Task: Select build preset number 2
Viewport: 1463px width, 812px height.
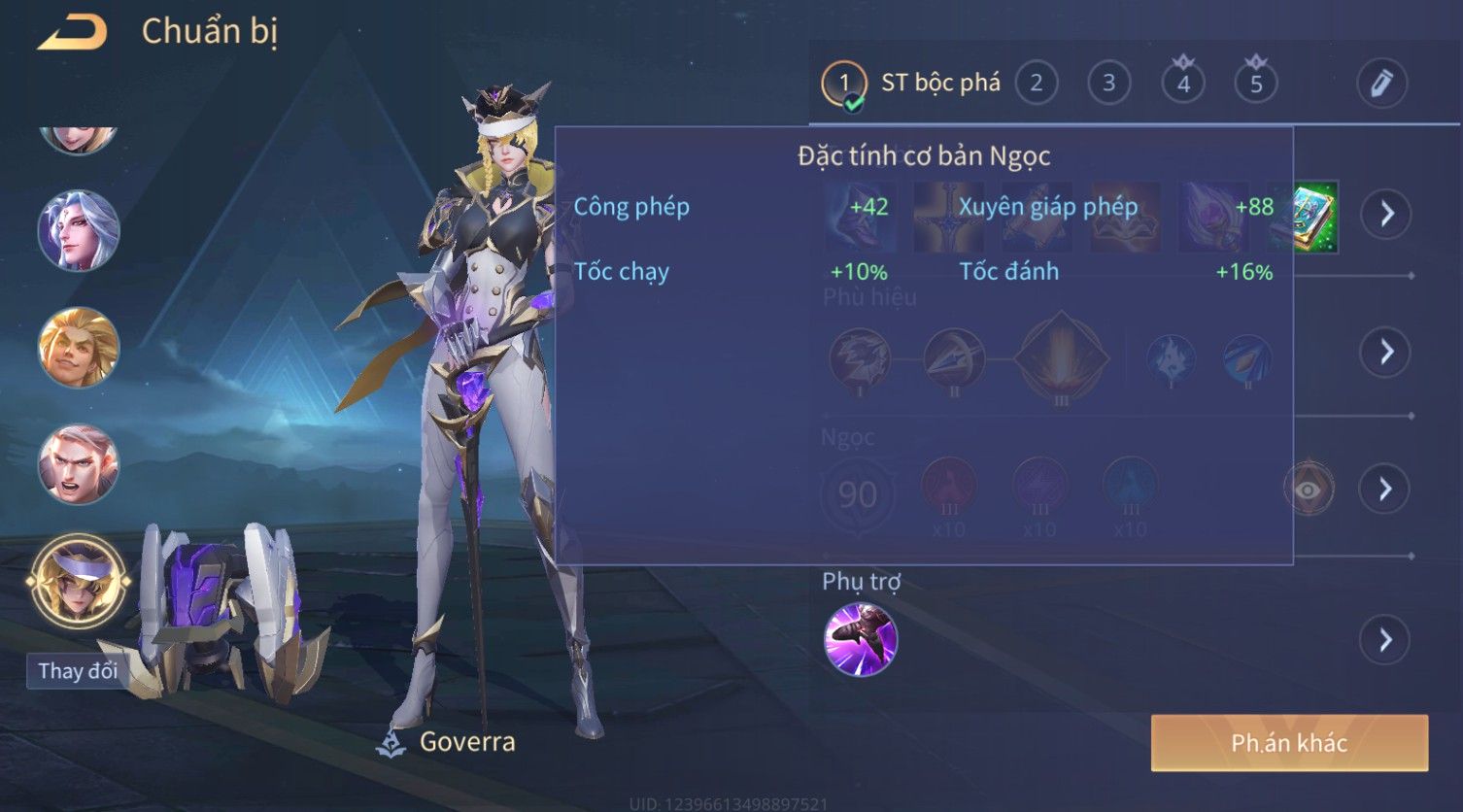Action: [1037, 84]
